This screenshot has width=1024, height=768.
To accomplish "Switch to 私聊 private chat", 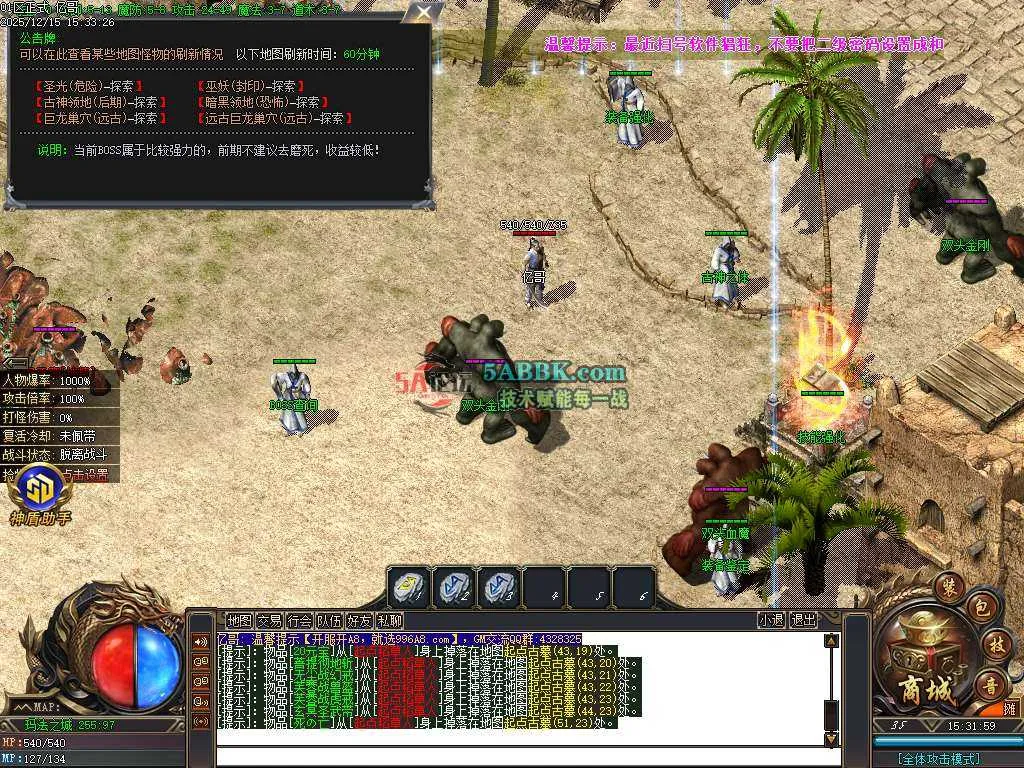I will (389, 620).
